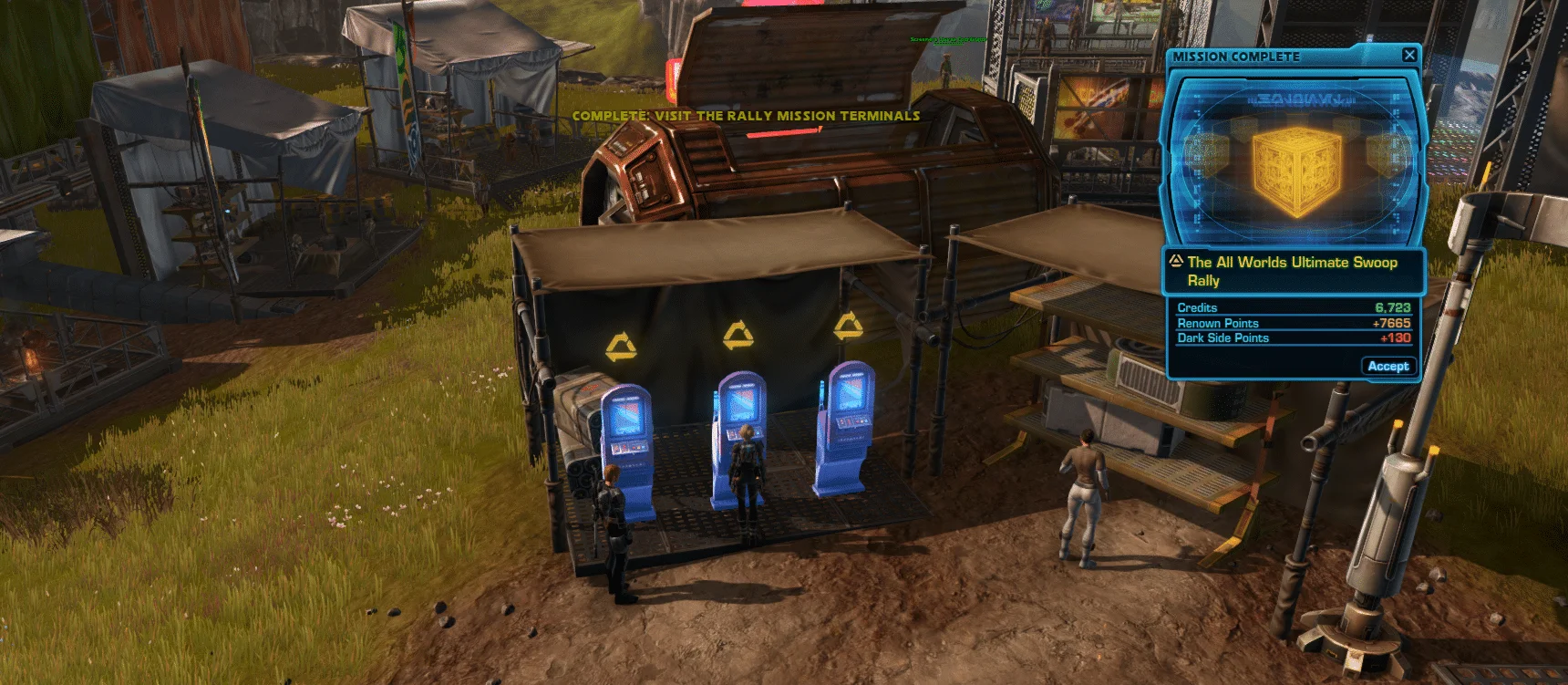Accept the Swoop Rally mission rewards
Image resolution: width=1568 pixels, height=685 pixels.
(x=1387, y=366)
